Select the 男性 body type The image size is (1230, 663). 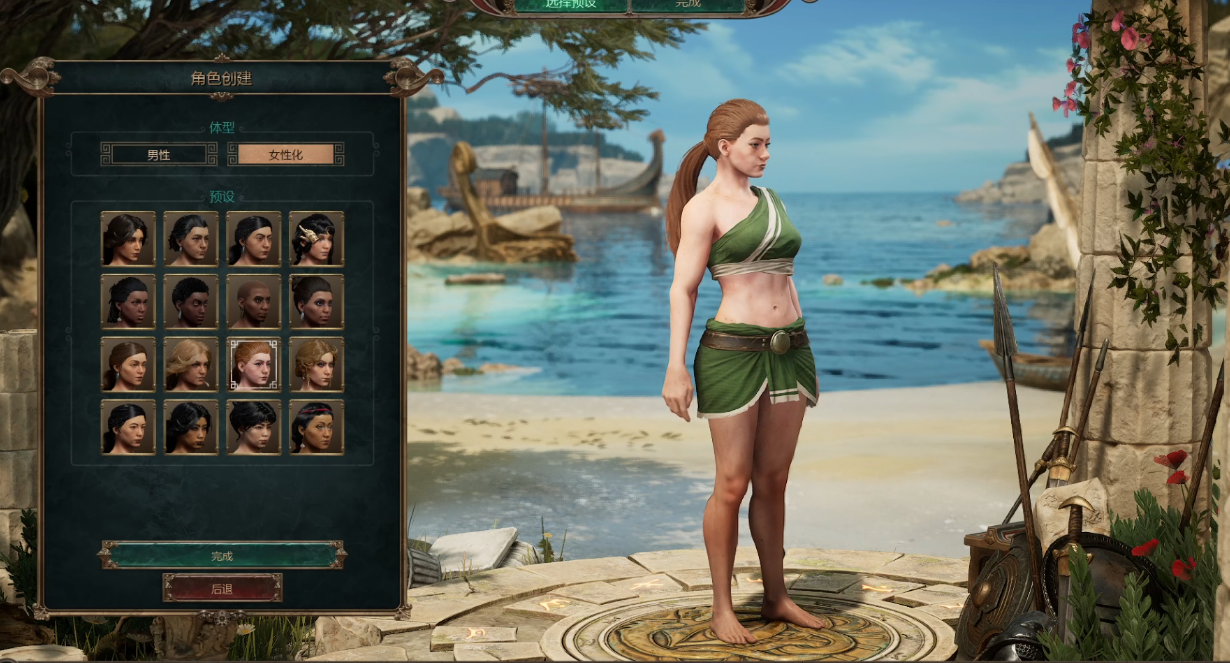click(159, 154)
